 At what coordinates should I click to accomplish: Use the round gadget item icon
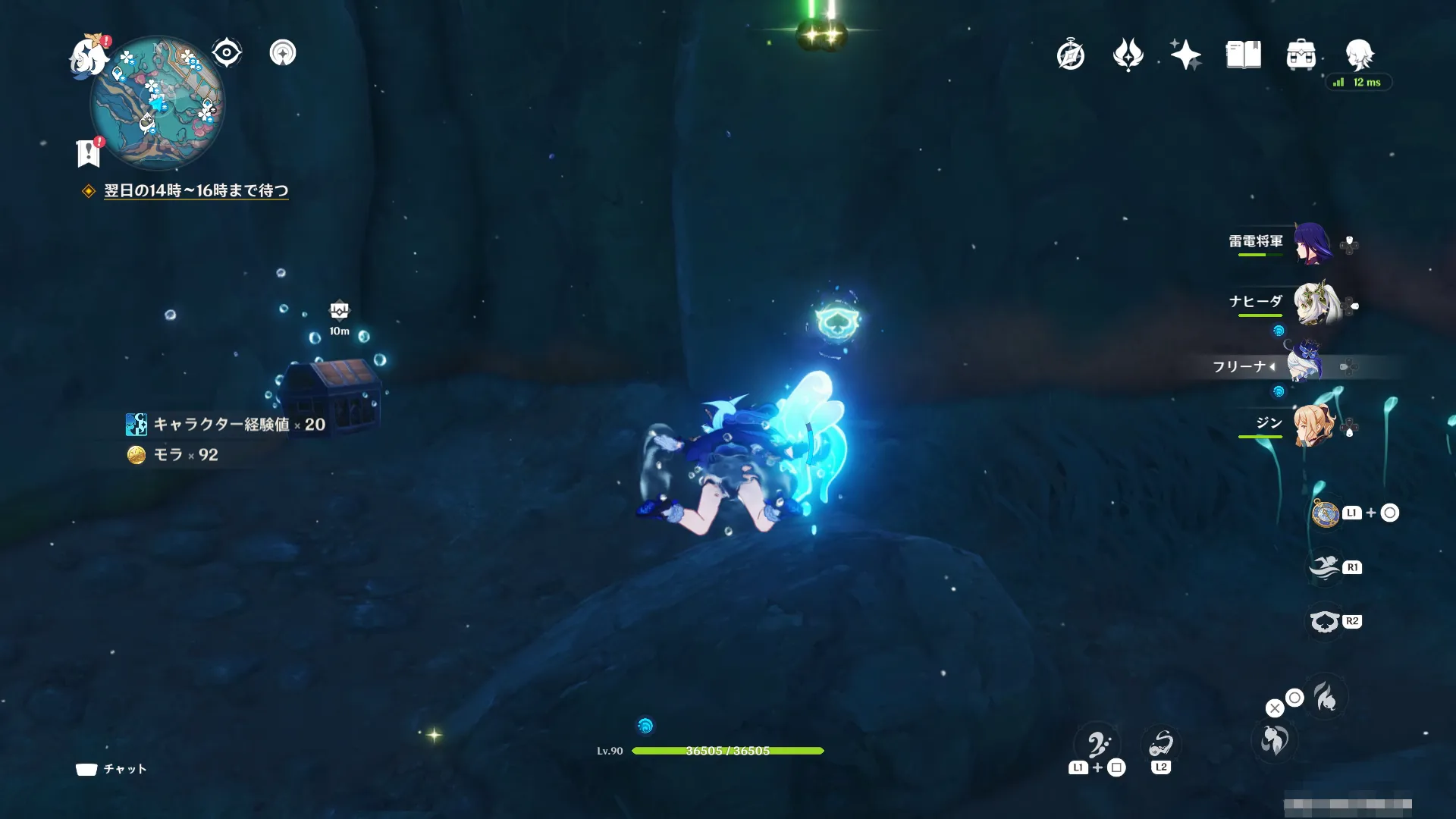coord(1325,513)
